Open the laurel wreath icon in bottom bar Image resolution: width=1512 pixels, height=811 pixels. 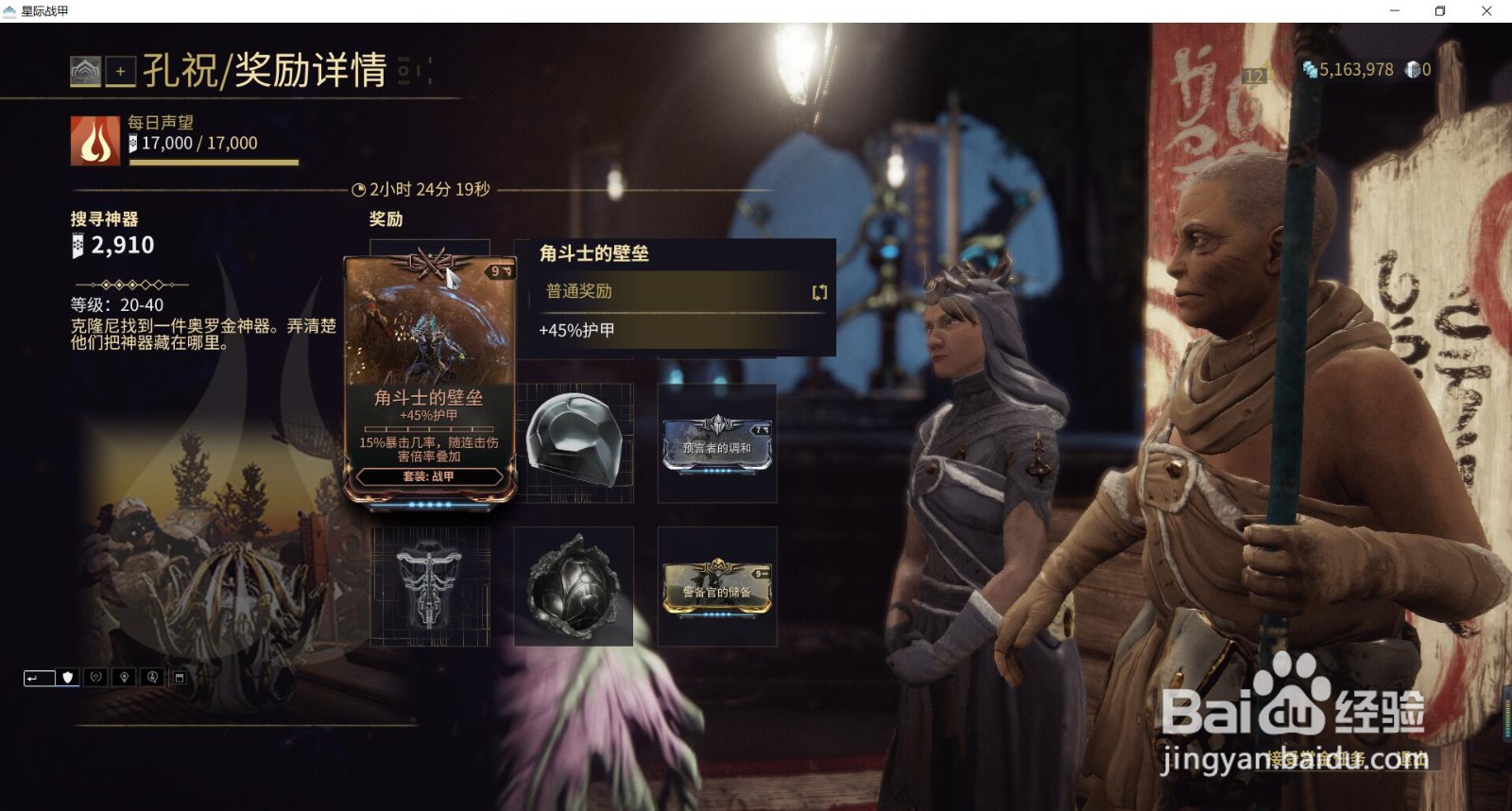(x=95, y=678)
